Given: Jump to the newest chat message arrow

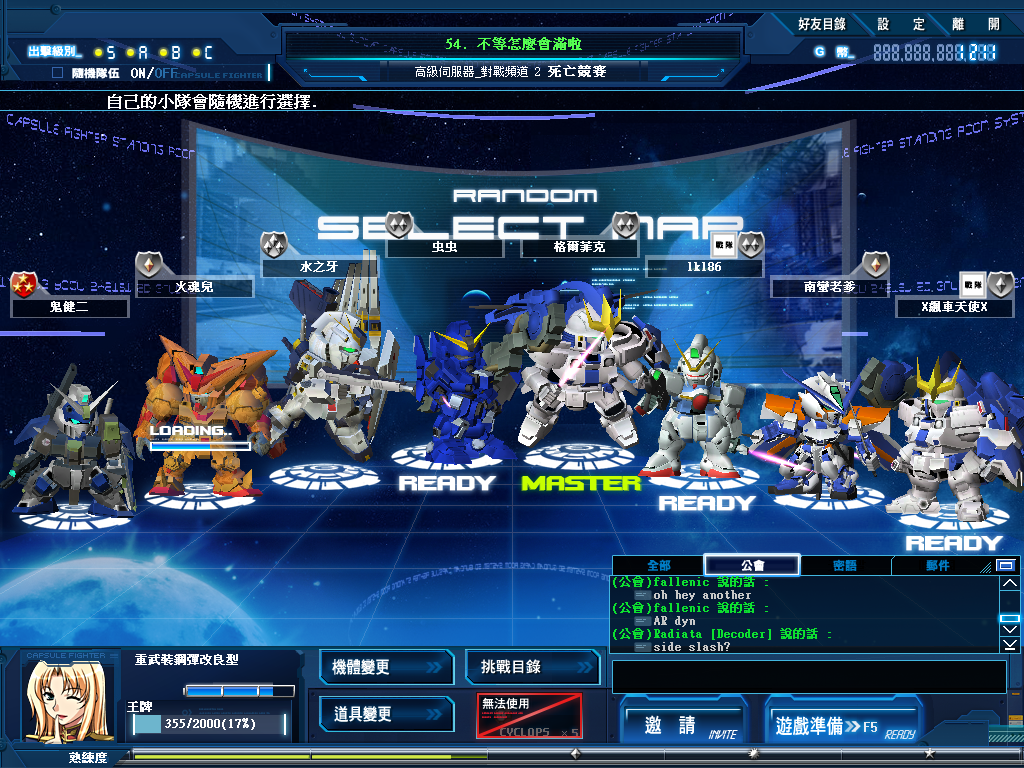Looking at the screenshot, I should coord(1010,646).
